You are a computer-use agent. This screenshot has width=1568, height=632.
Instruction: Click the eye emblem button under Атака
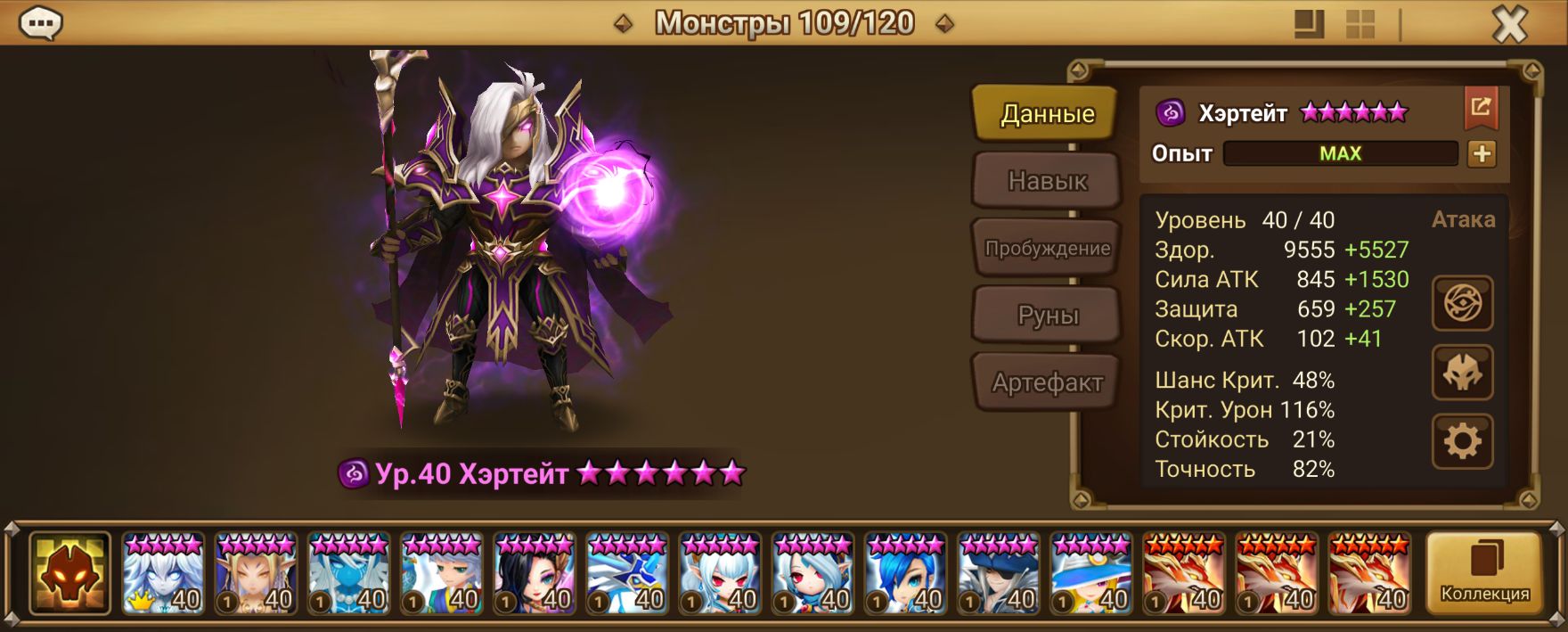click(x=1462, y=304)
